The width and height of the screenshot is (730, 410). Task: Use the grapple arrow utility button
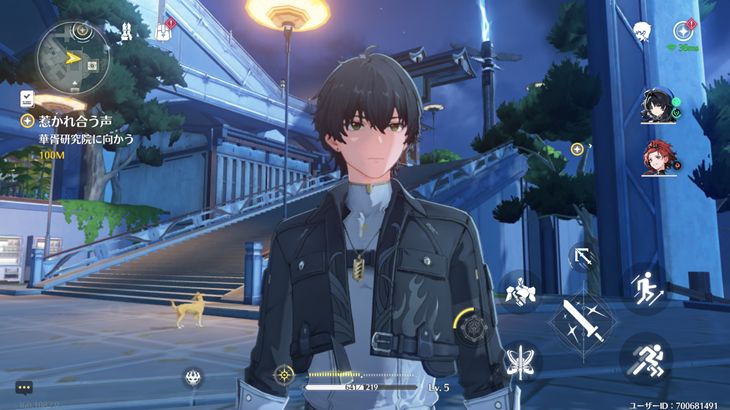click(x=583, y=258)
